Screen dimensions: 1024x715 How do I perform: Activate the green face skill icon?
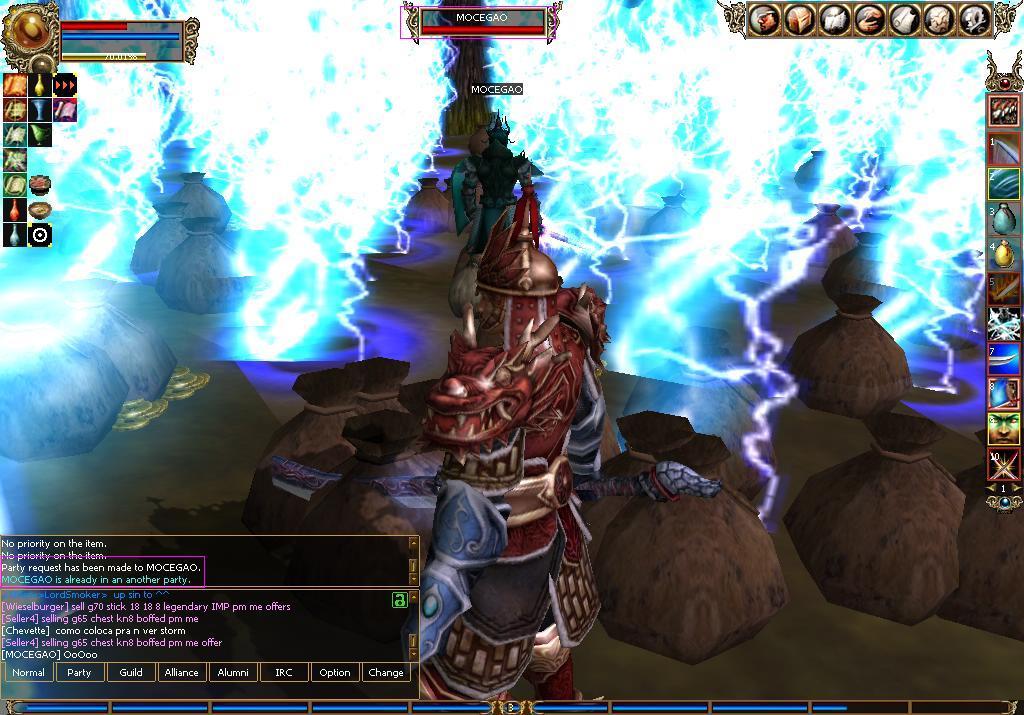click(1004, 429)
